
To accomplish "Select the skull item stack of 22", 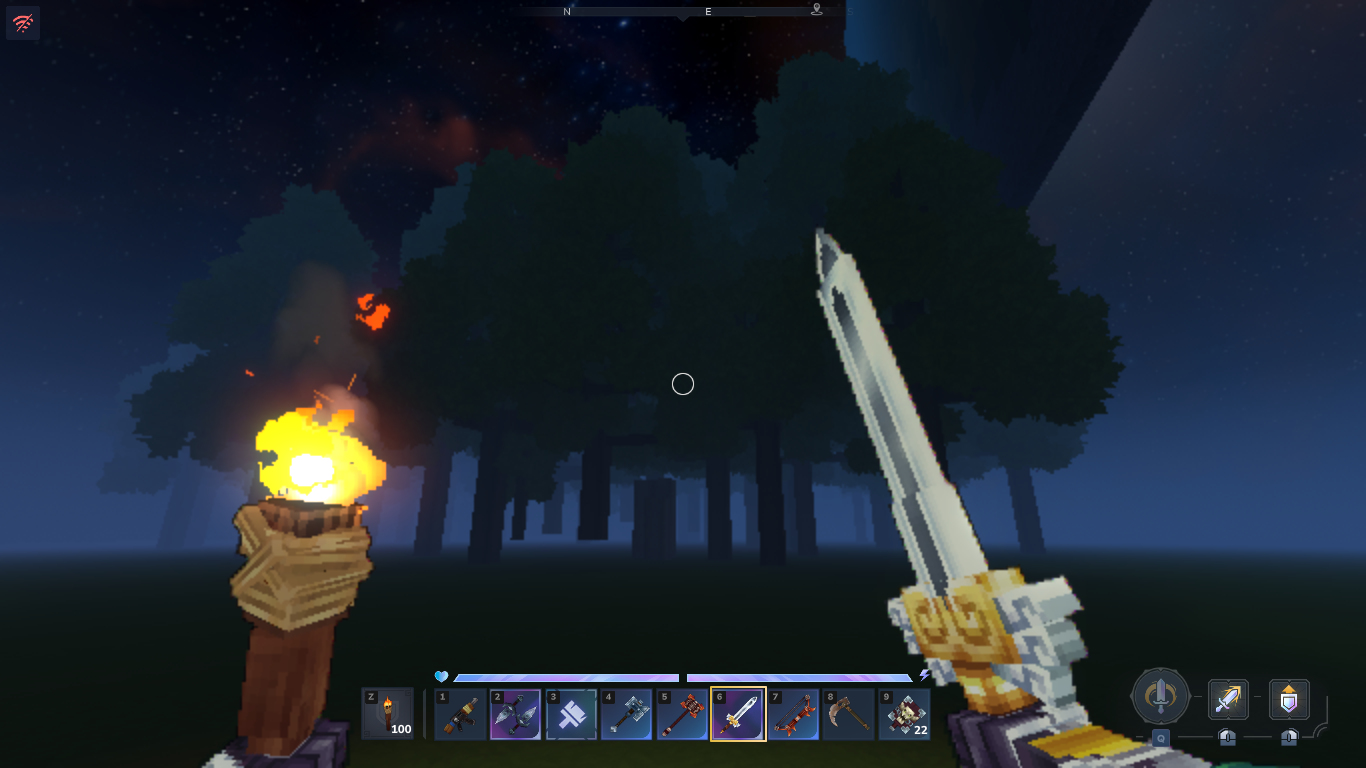I will click(x=904, y=714).
